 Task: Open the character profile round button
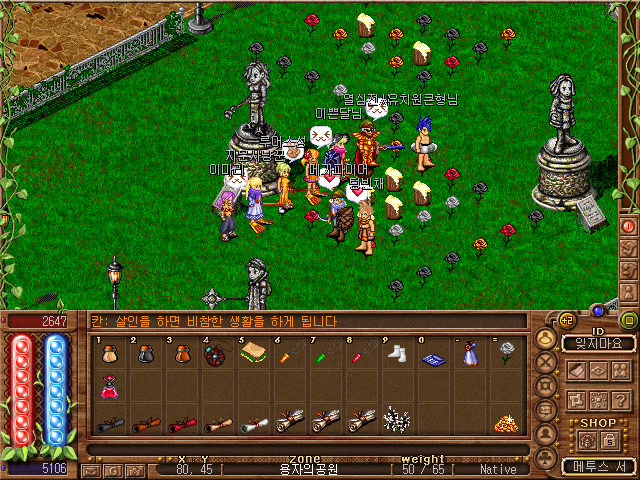[x=547, y=338]
